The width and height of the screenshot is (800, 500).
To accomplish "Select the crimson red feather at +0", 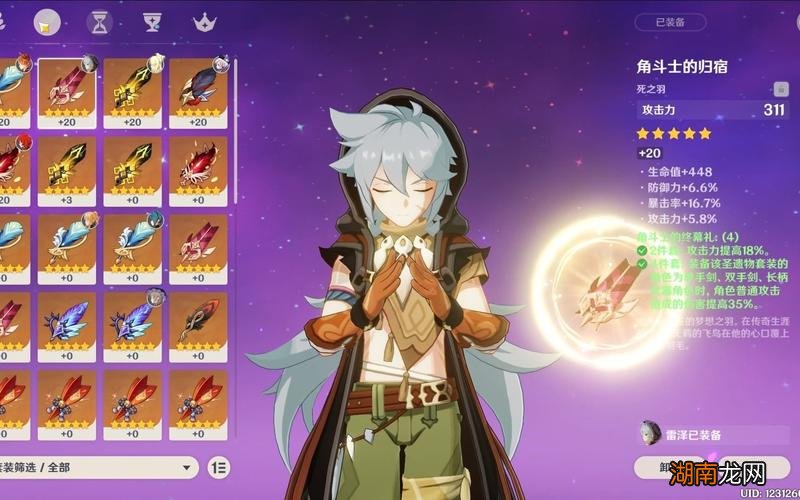I will (198, 166).
